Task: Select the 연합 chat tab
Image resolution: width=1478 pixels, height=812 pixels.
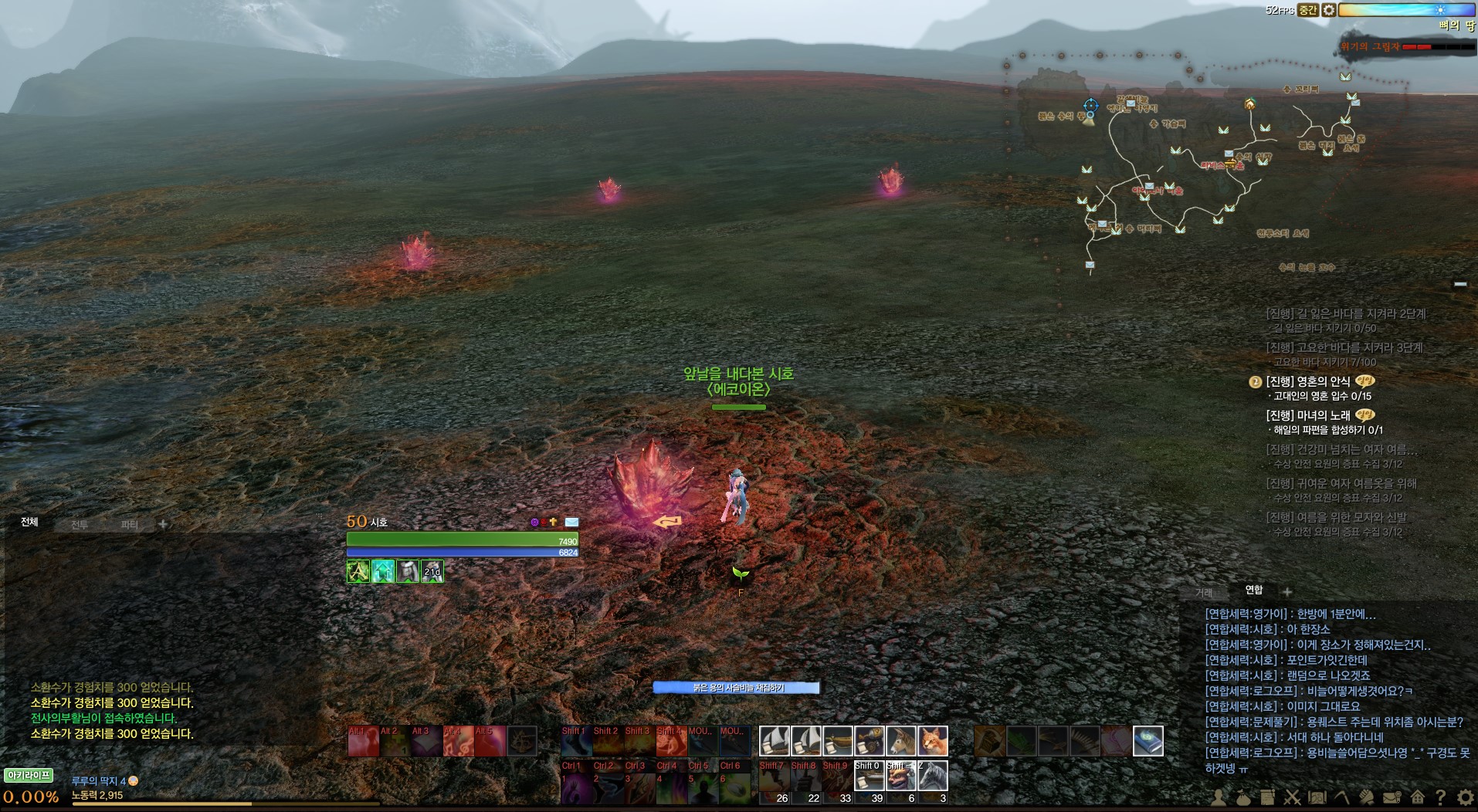Action: click(1254, 590)
